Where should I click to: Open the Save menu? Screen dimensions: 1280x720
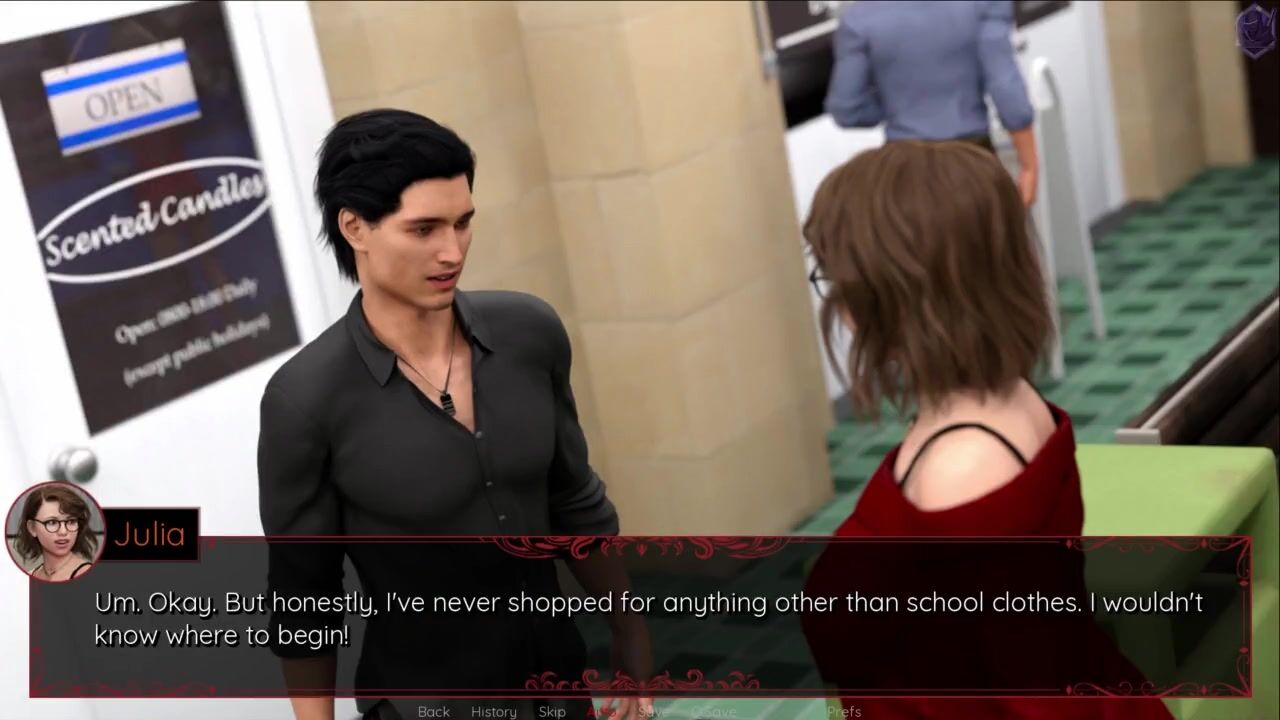coord(653,711)
